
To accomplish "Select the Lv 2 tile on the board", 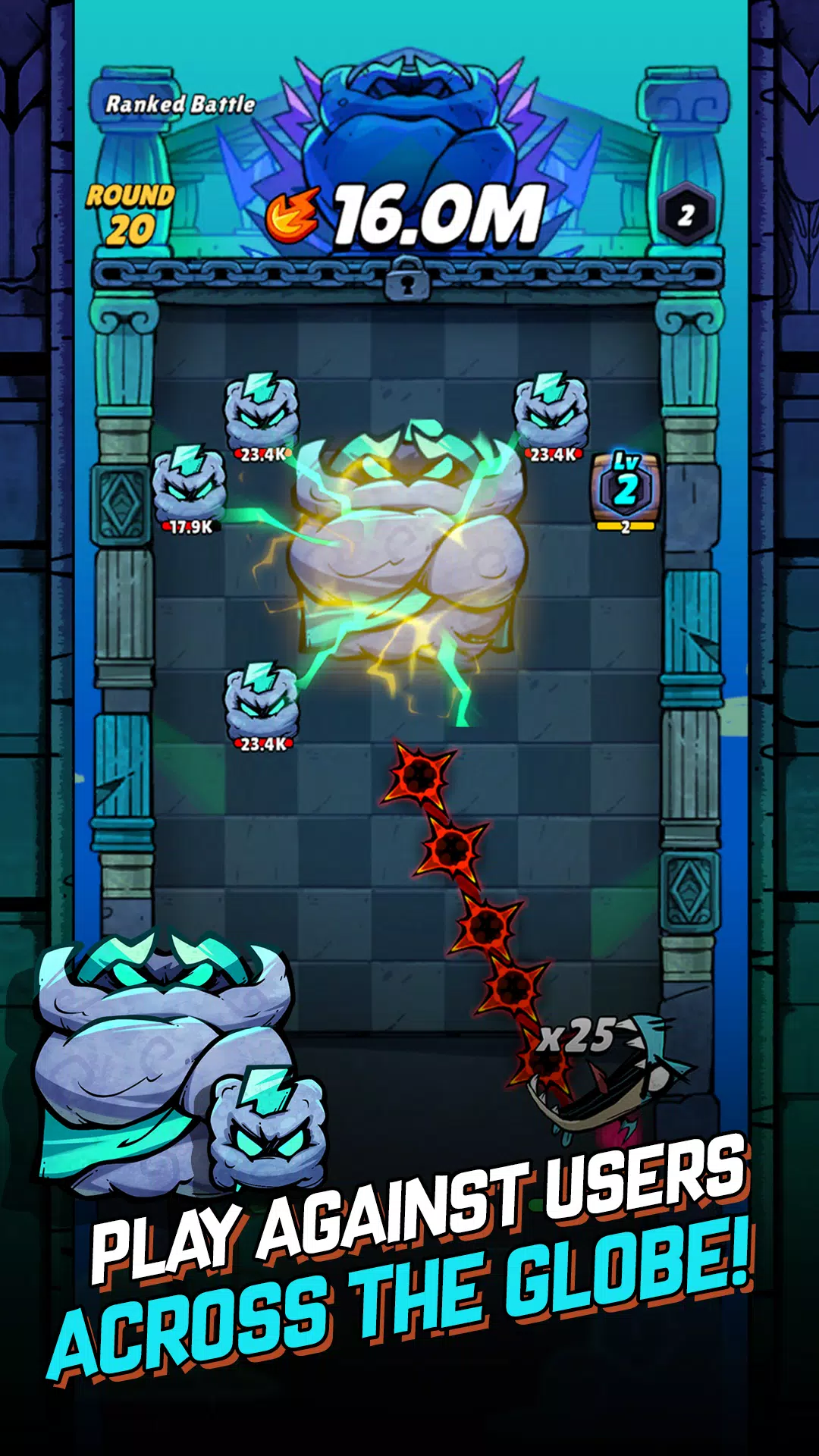I will [x=626, y=488].
